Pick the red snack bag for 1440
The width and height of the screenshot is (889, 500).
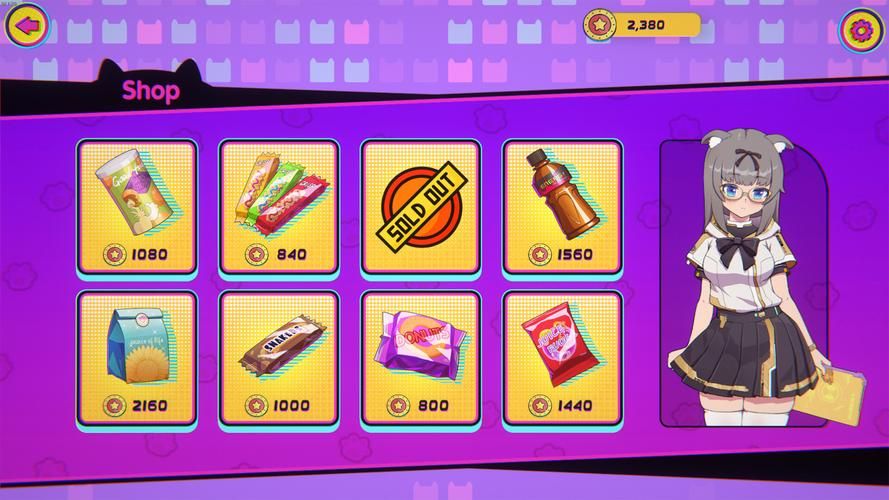562,356
